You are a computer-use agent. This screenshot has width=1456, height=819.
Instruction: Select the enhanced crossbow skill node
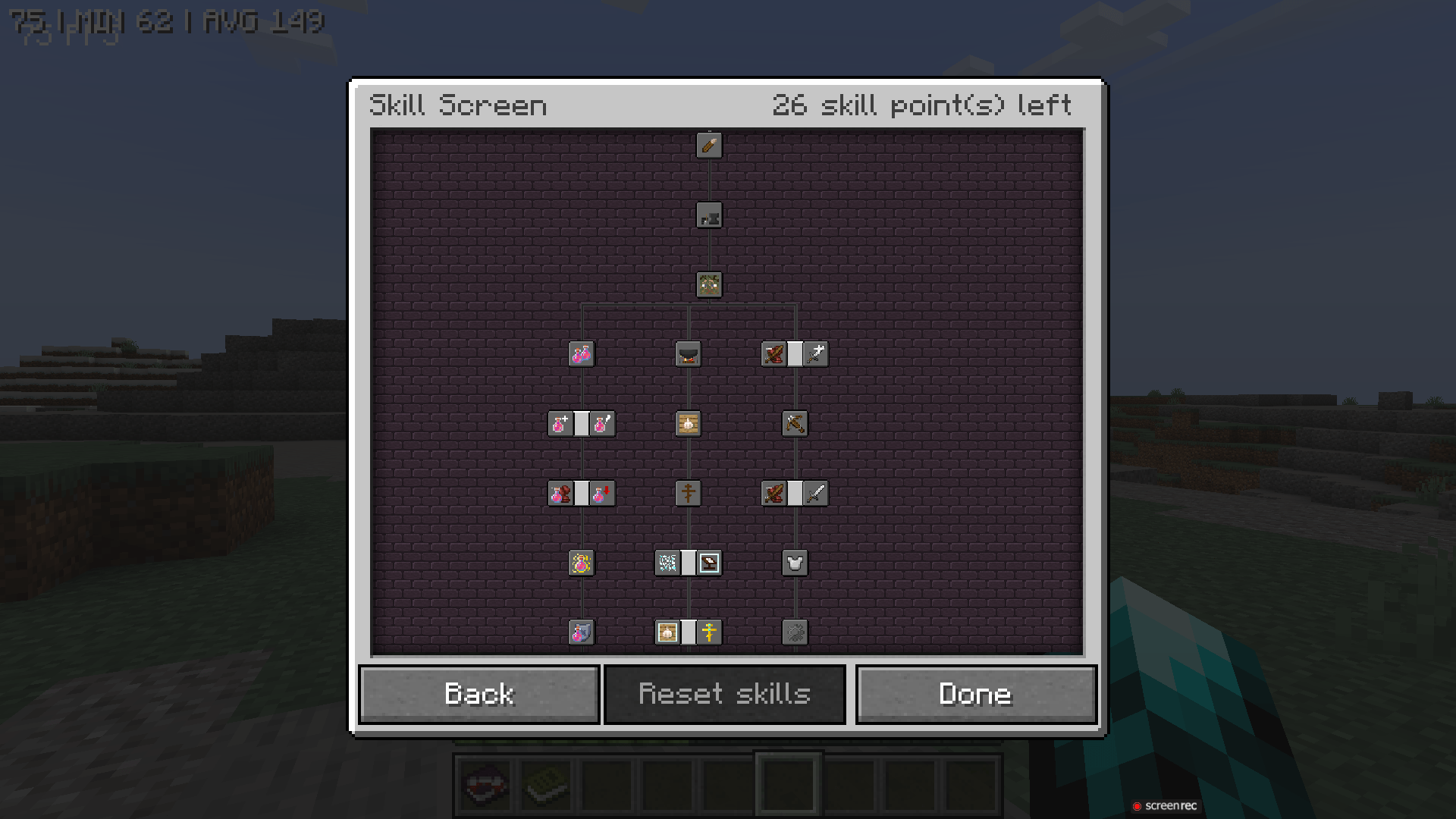pyautogui.click(x=794, y=424)
